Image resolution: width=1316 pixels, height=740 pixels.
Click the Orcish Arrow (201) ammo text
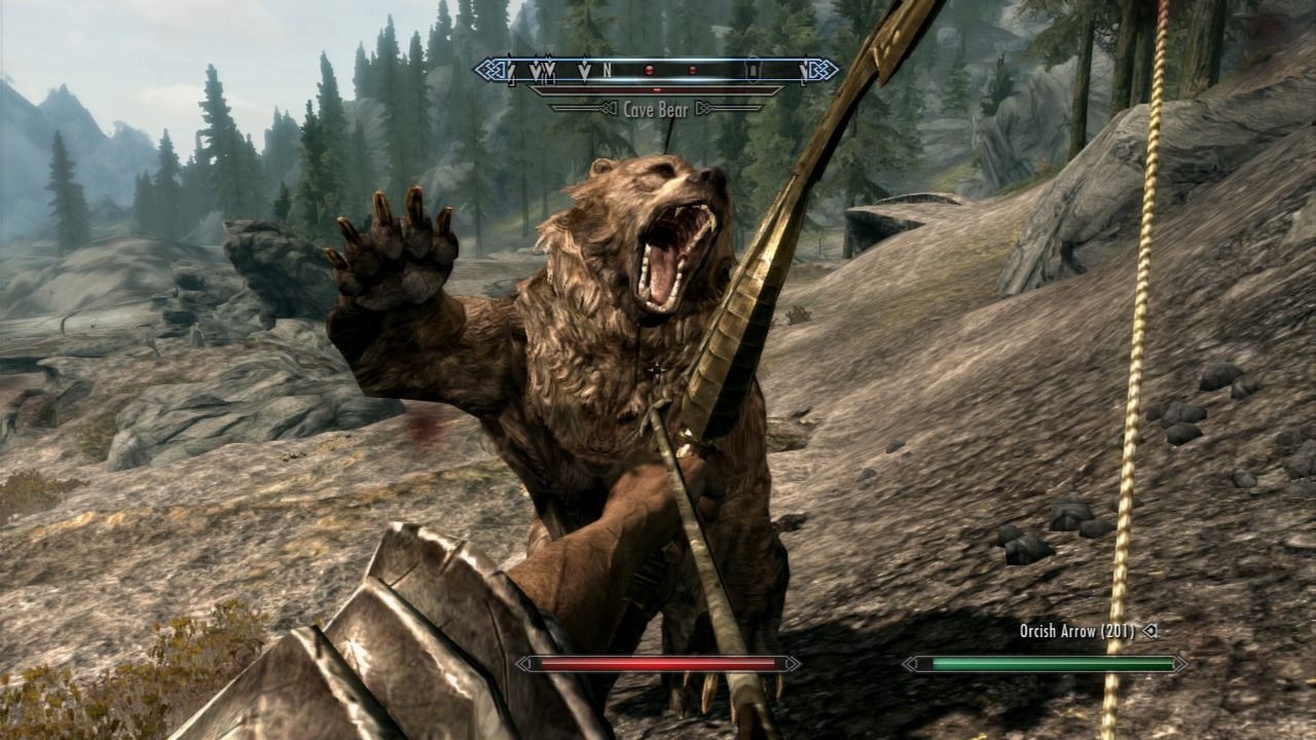[1077, 631]
